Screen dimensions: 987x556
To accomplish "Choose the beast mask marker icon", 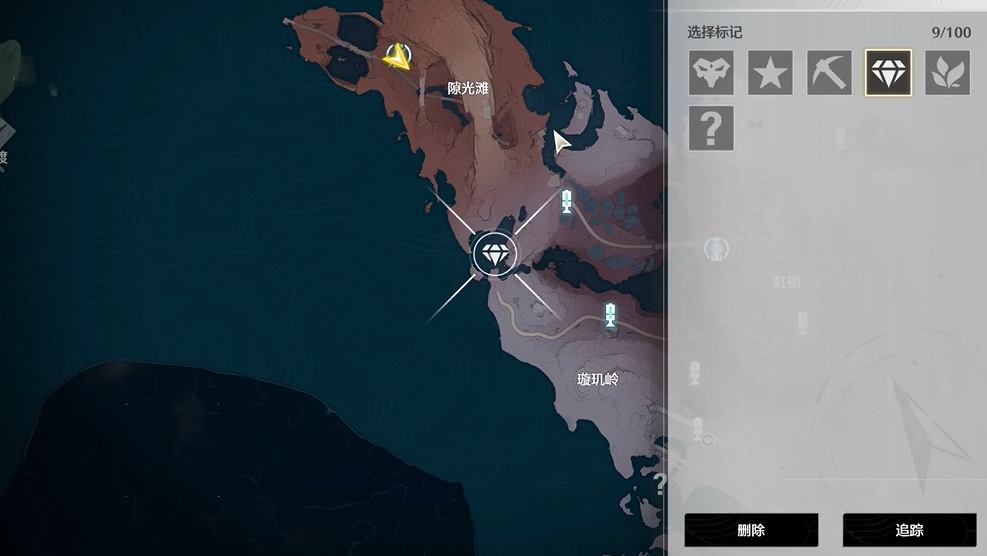I will (711, 73).
